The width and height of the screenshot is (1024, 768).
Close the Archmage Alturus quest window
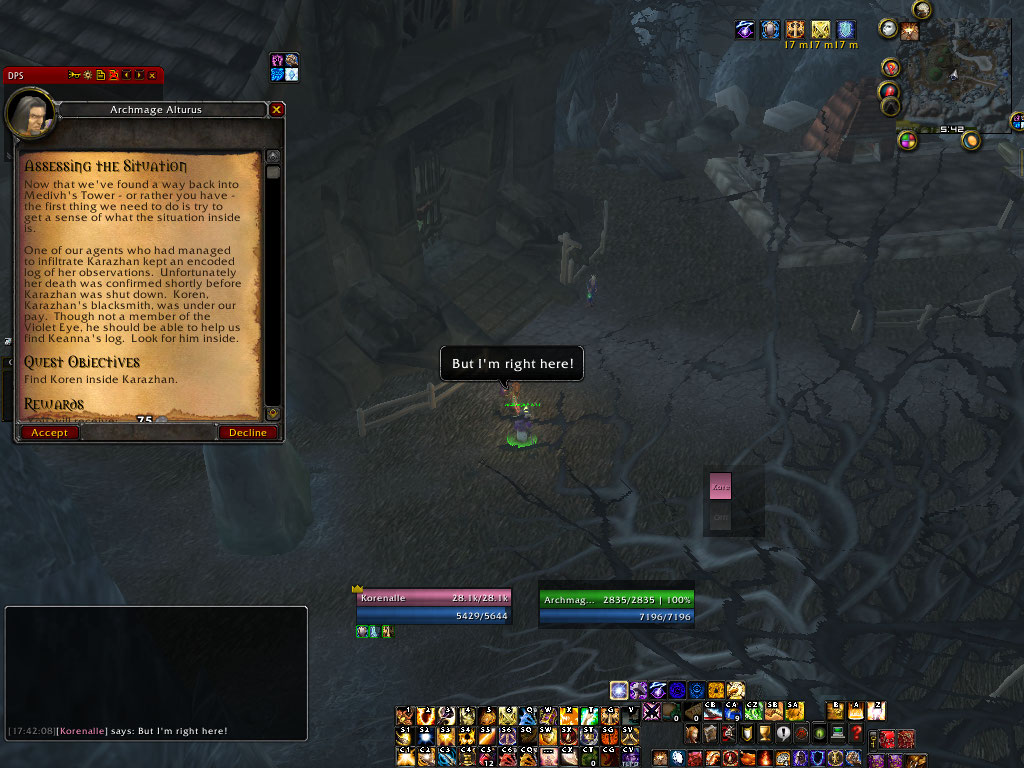[277, 109]
